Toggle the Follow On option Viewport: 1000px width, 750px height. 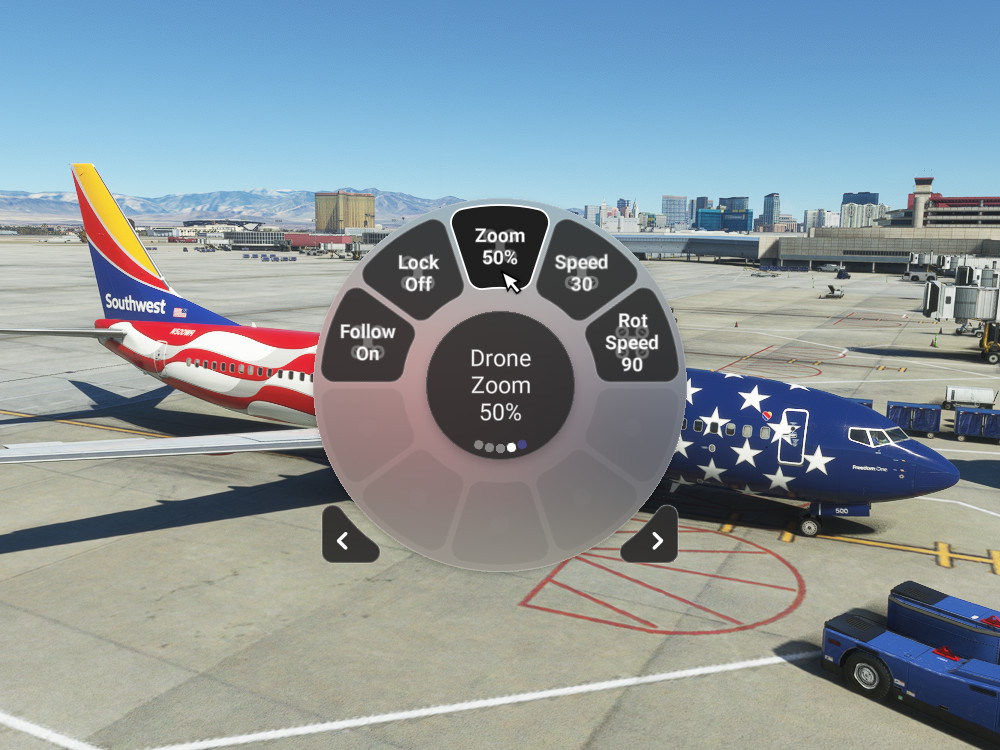pos(367,342)
